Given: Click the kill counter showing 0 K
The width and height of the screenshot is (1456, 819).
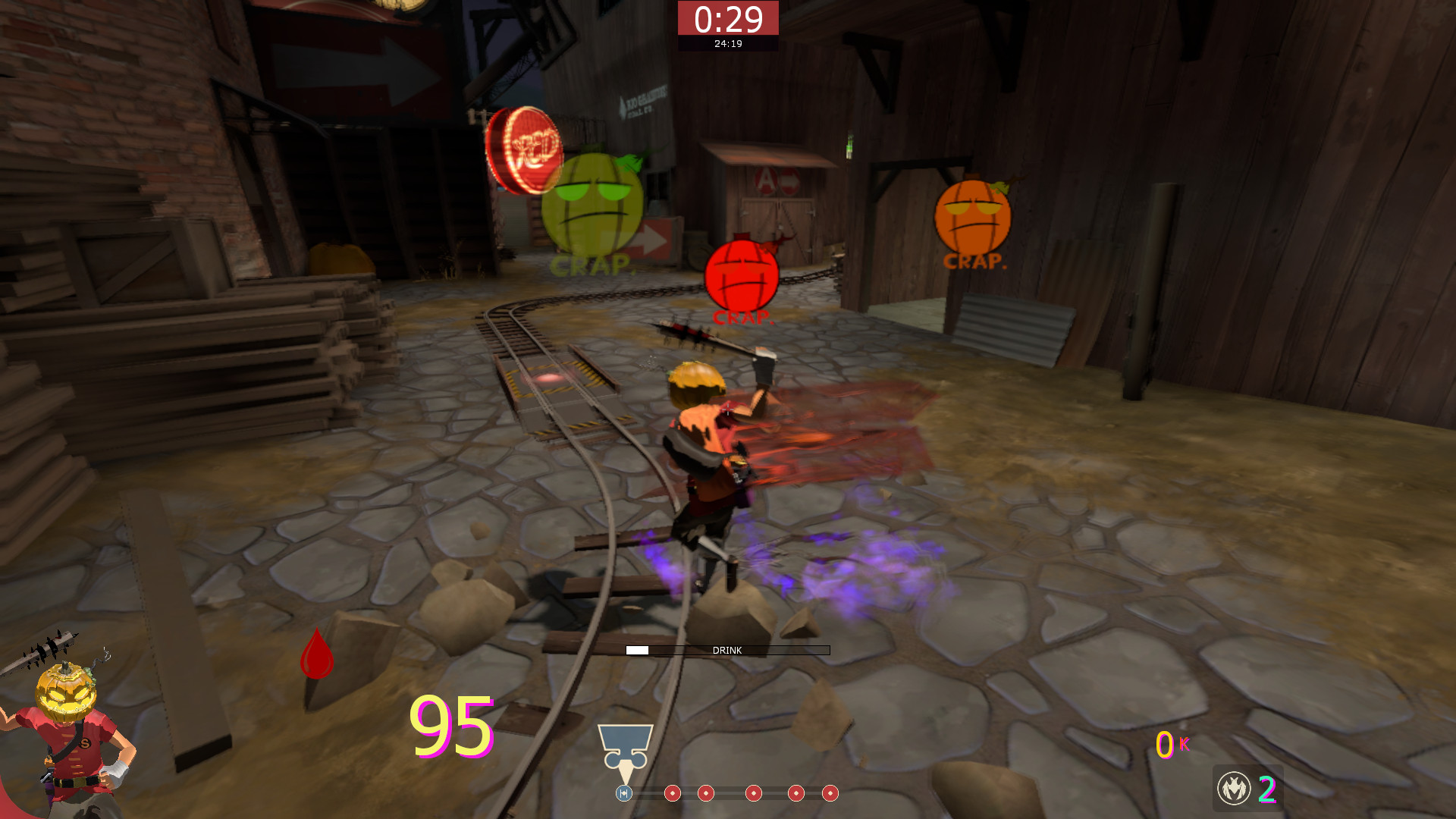Looking at the screenshot, I should click(x=1169, y=746).
